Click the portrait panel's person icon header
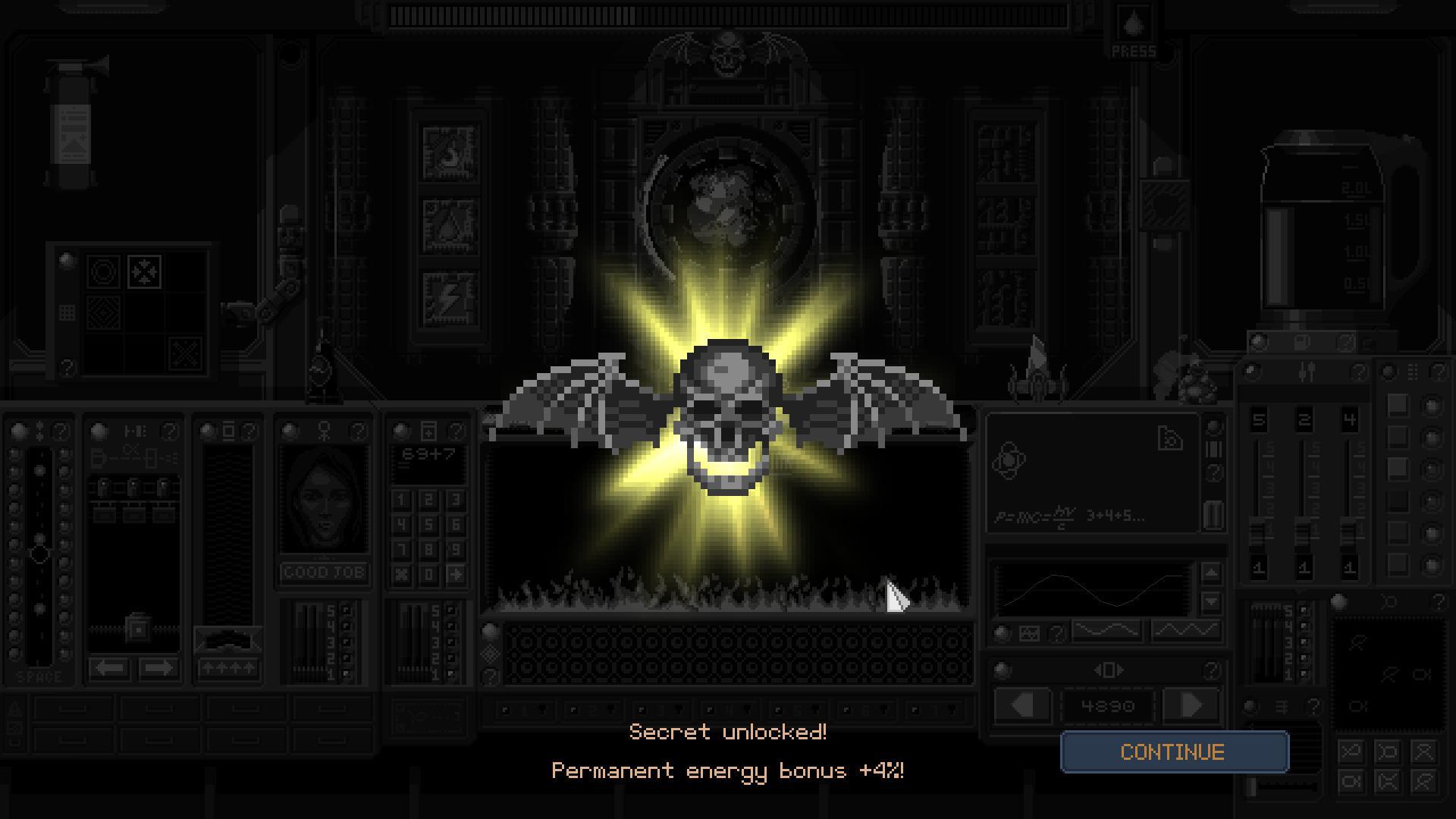1456x819 pixels. pos(324,430)
